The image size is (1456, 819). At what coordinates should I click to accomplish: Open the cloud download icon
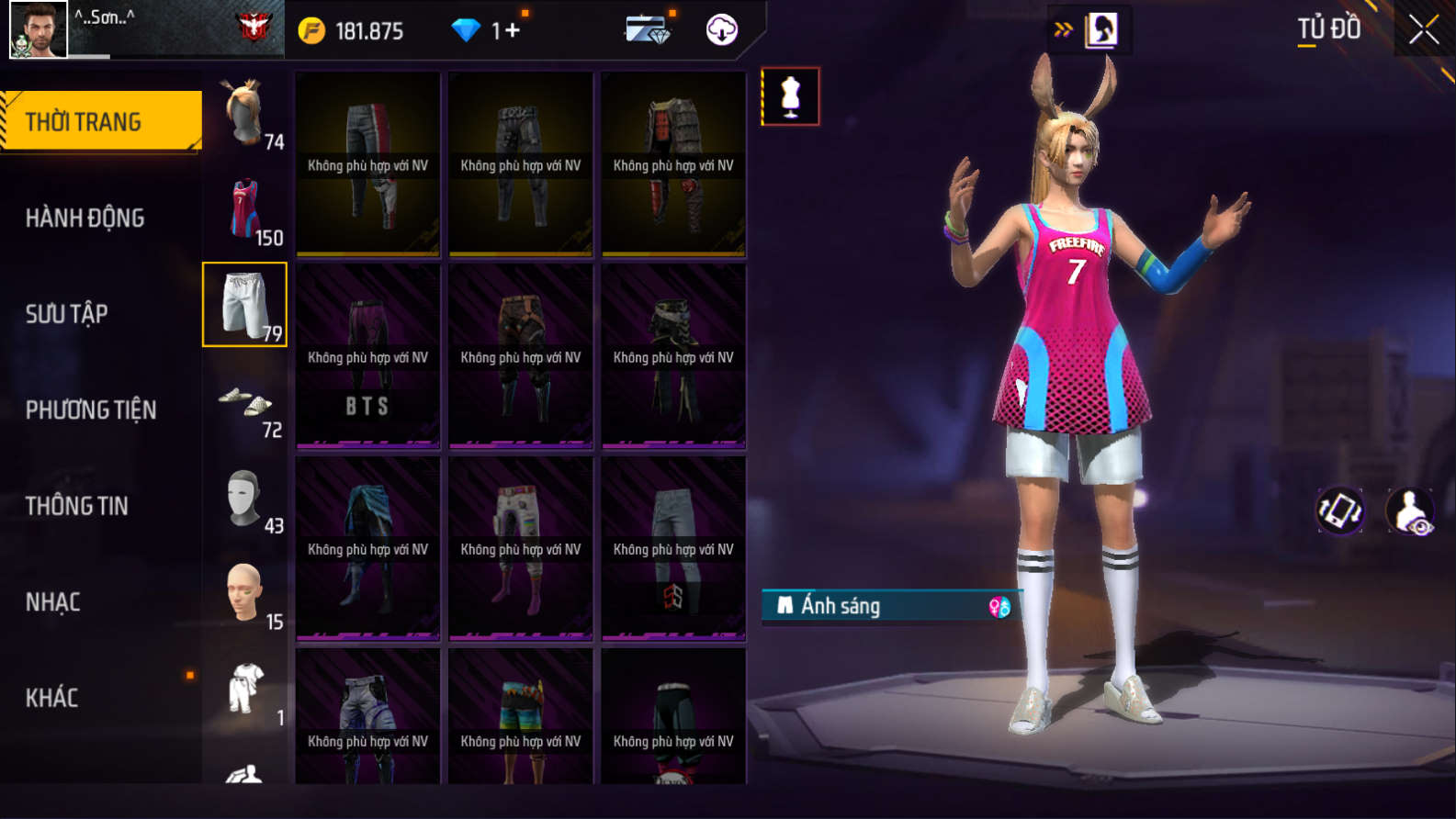[x=722, y=30]
